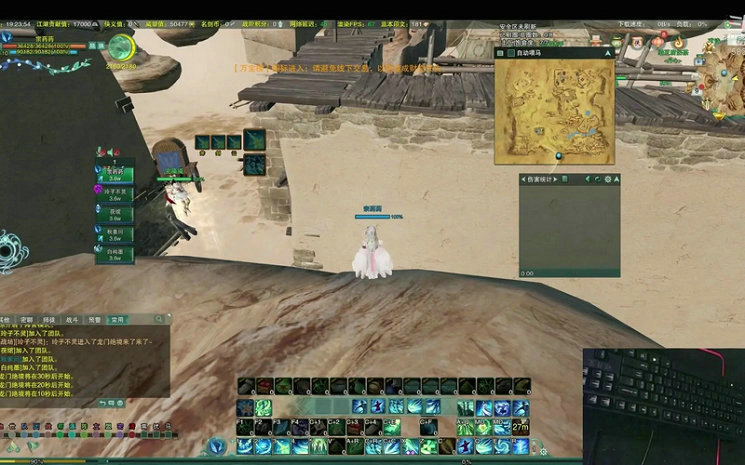Viewport: 745px width, 465px height.
Task: Toggle the 自动喂马 checkbox
Action: click(510, 53)
